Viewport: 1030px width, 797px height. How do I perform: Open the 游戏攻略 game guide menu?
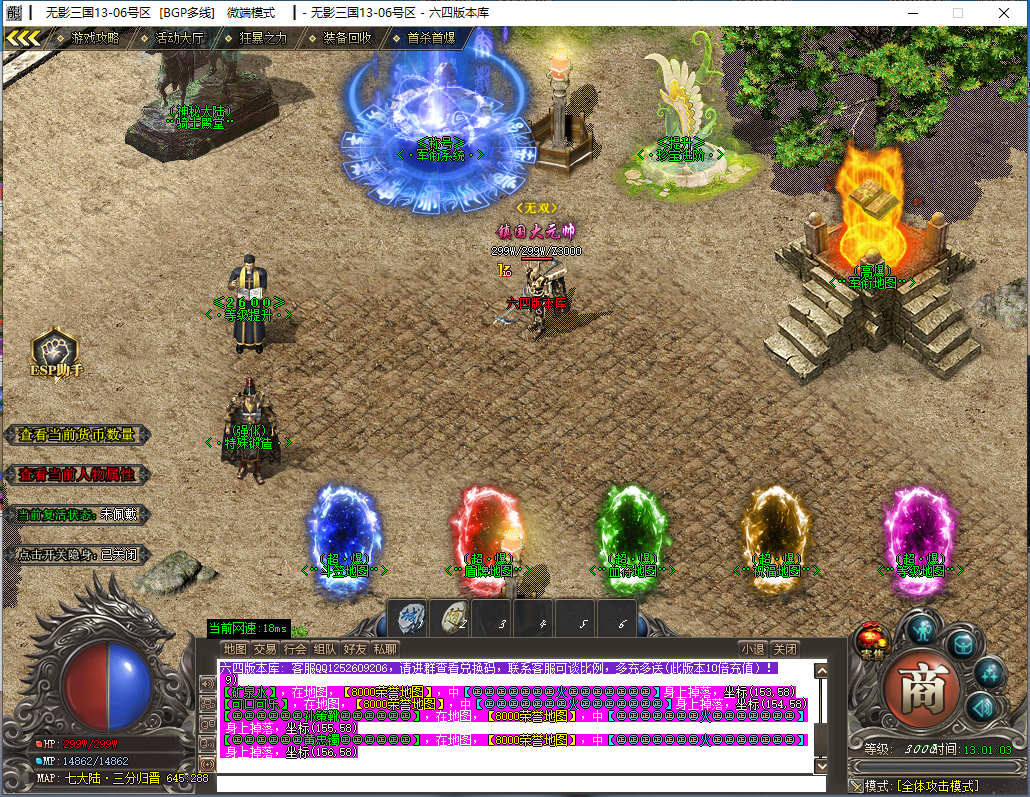point(94,38)
